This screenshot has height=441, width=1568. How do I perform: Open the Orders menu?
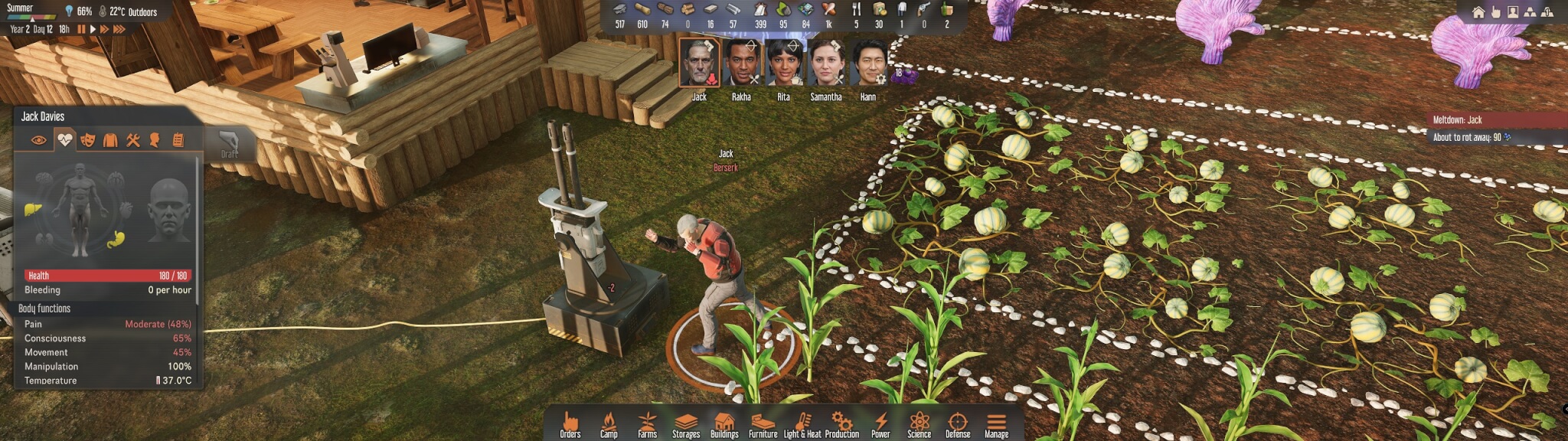pos(570,424)
